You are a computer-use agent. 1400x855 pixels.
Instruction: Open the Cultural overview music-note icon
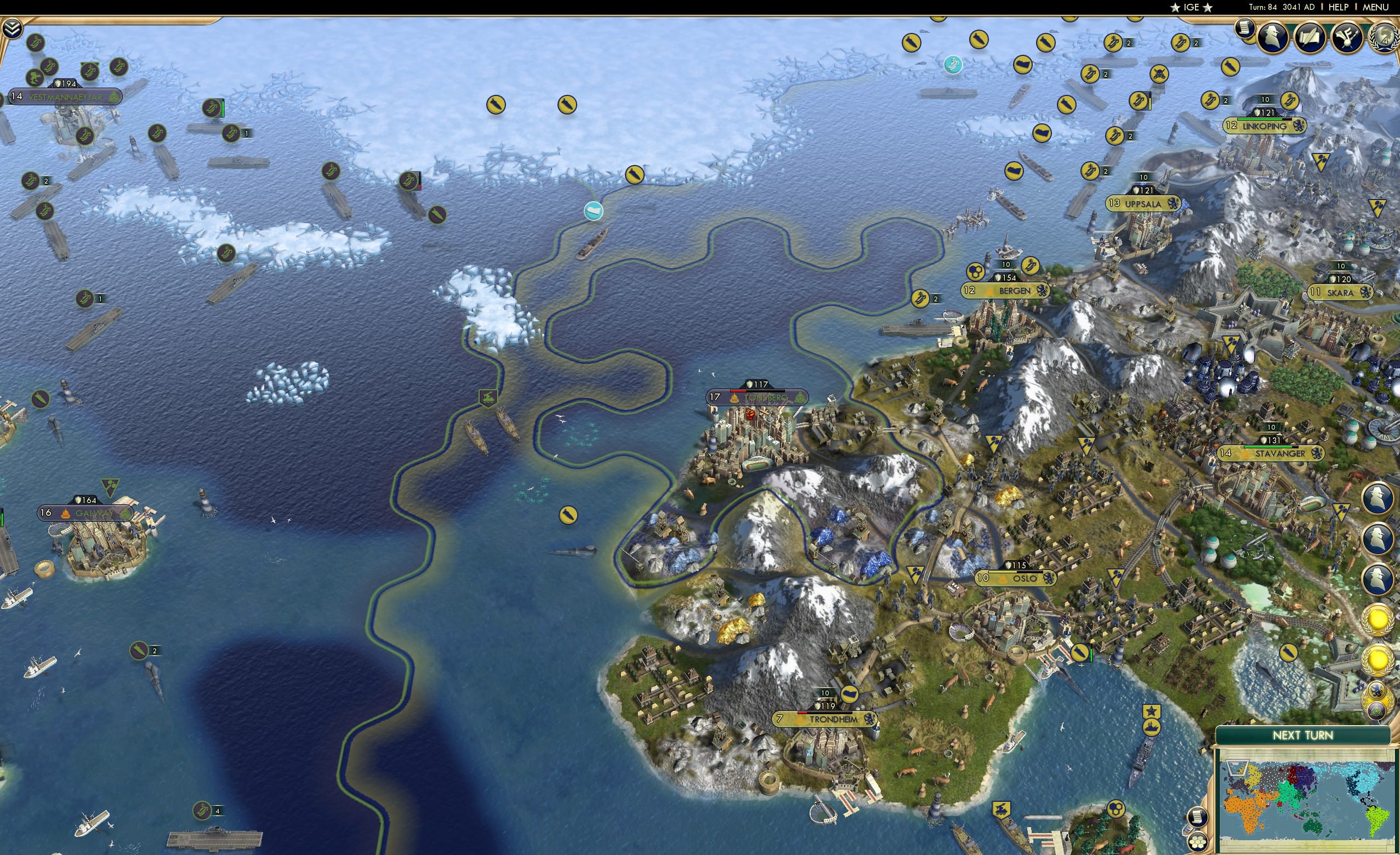(1348, 36)
